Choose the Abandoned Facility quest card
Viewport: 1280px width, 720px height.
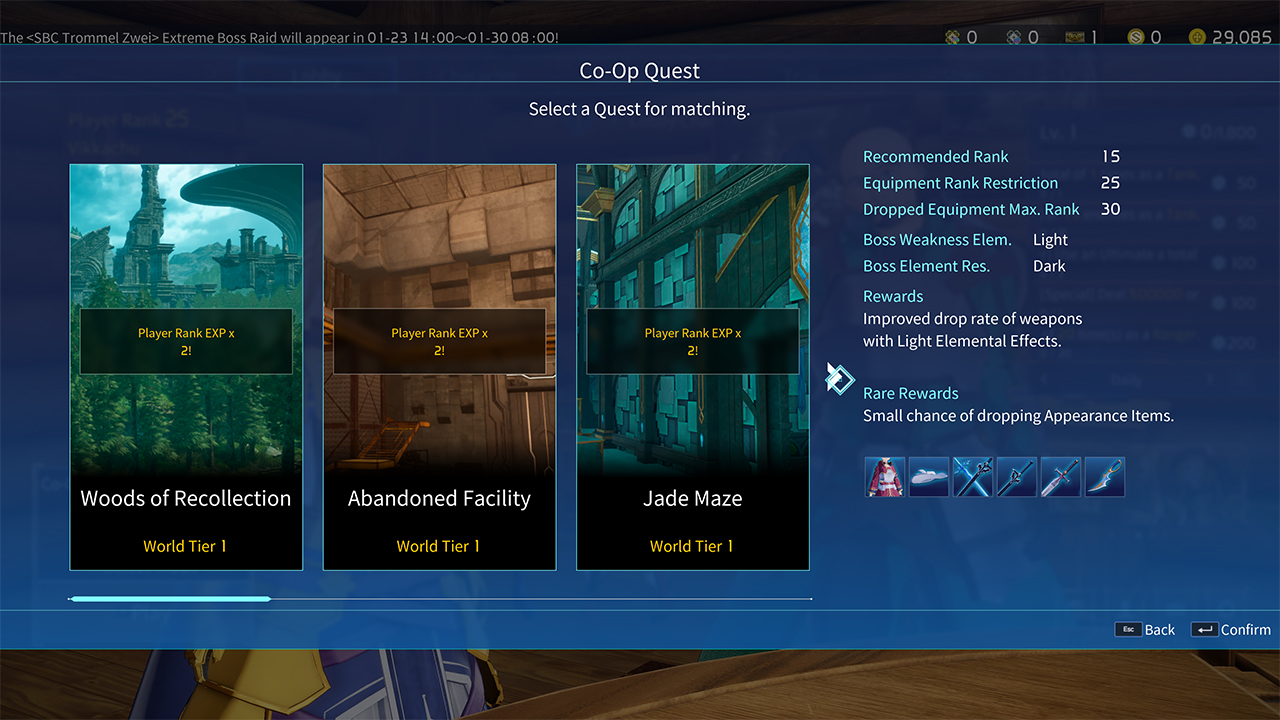tap(439, 367)
